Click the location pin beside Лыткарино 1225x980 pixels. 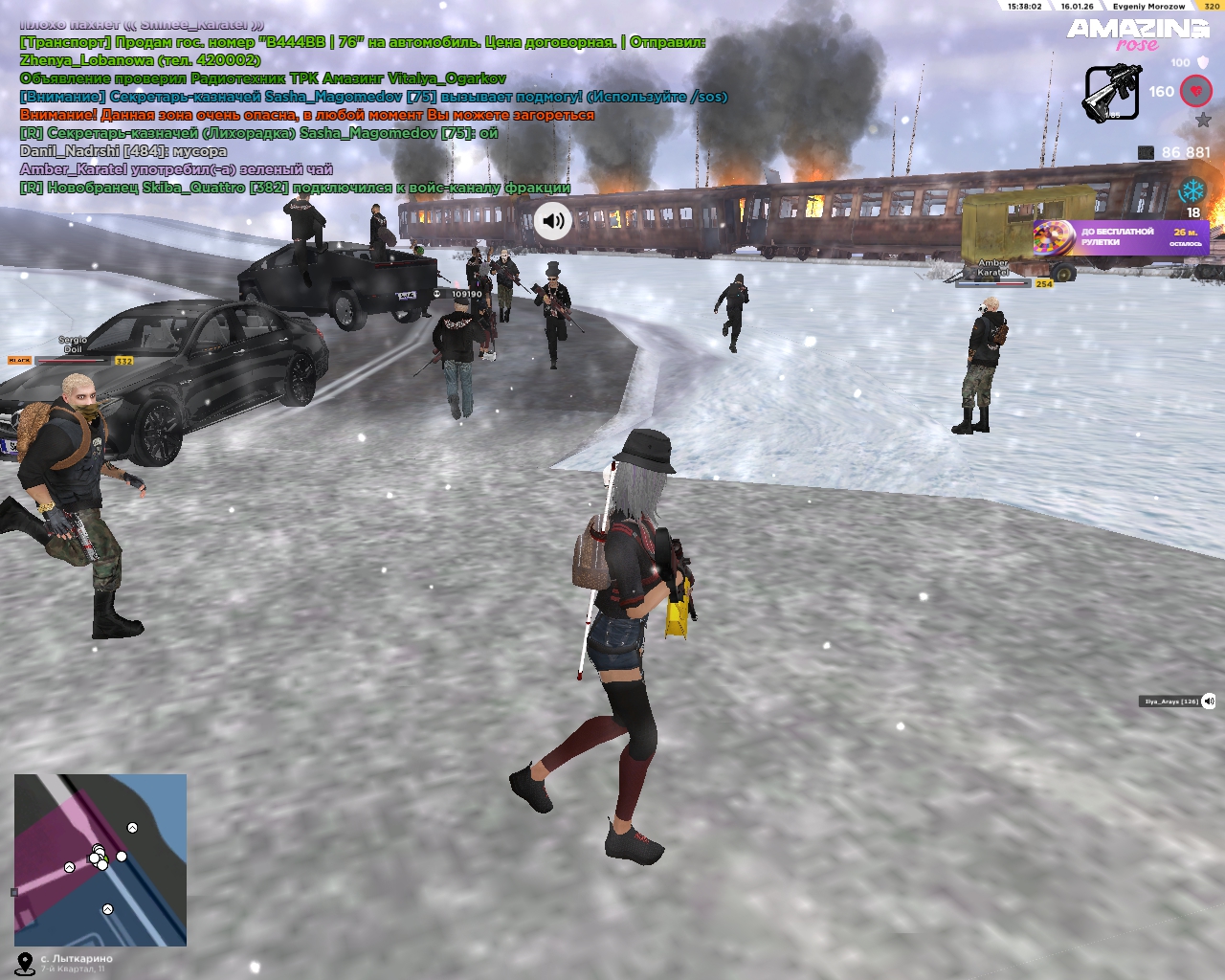(25, 963)
